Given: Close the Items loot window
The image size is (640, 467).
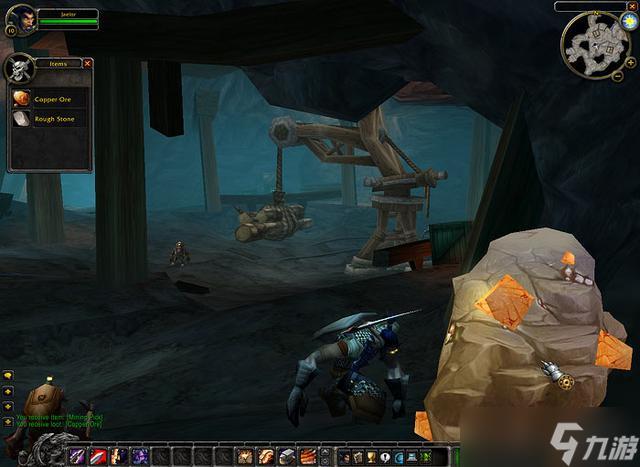Looking at the screenshot, I should (87, 63).
